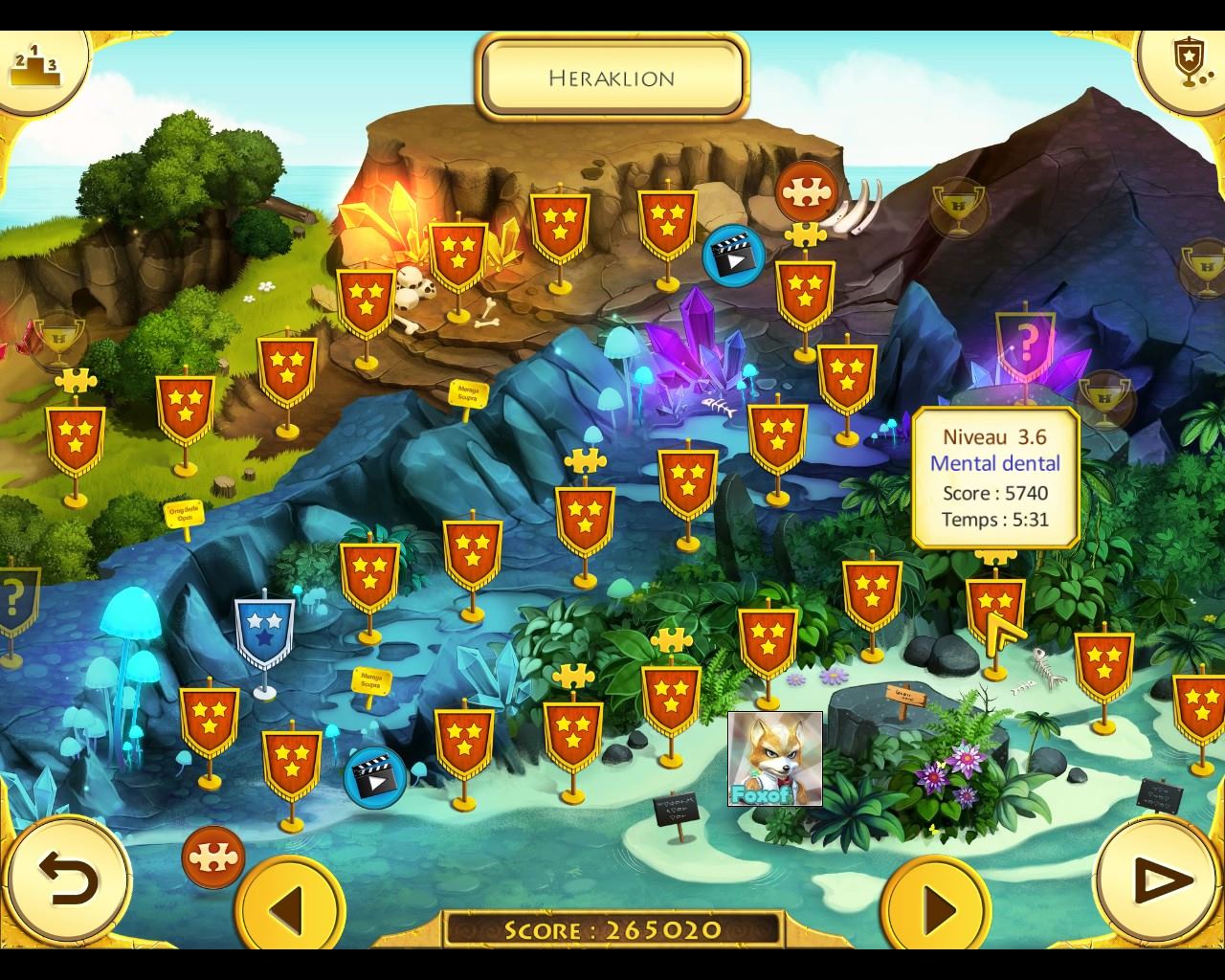1225x980 pixels.
Task: Go back with the return arrow button
Action: pos(68,878)
